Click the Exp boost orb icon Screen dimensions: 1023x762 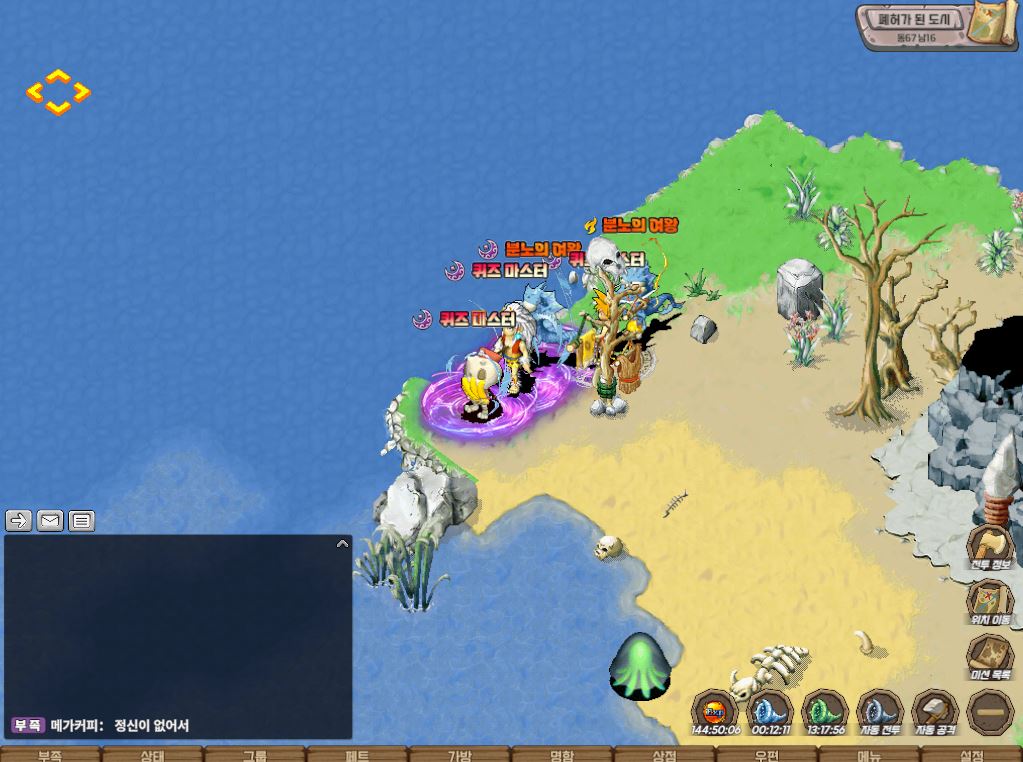(714, 712)
